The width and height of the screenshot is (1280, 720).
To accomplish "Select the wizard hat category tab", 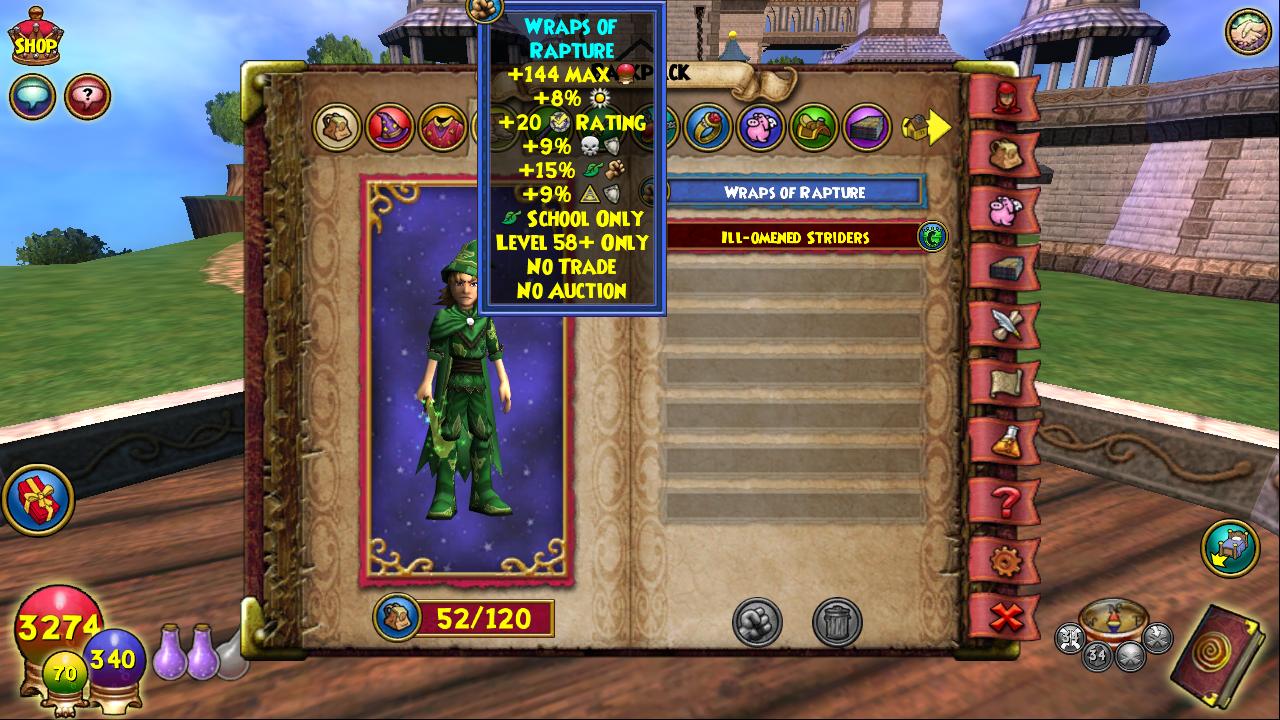I will (x=389, y=127).
